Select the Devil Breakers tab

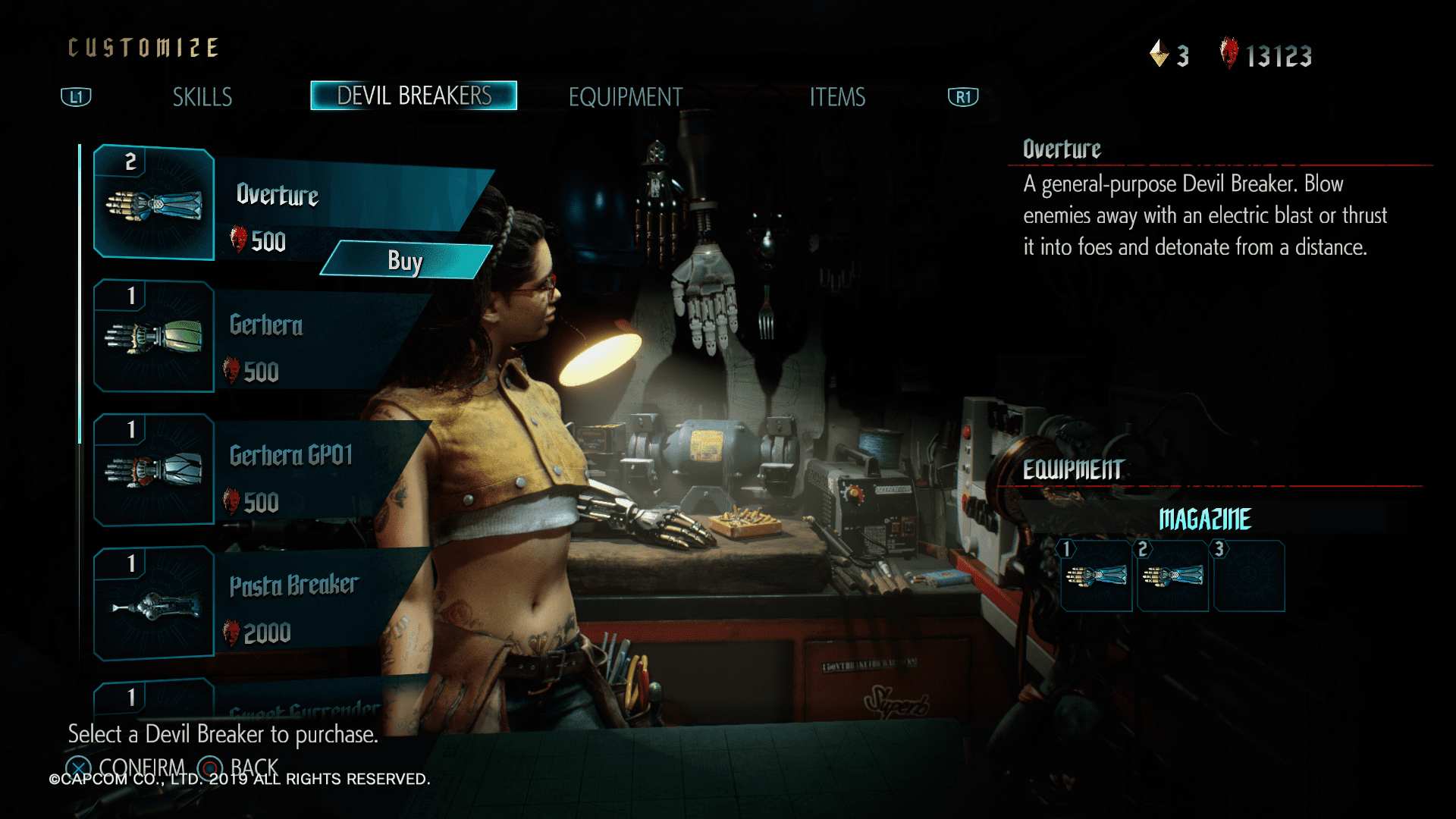pos(414,96)
